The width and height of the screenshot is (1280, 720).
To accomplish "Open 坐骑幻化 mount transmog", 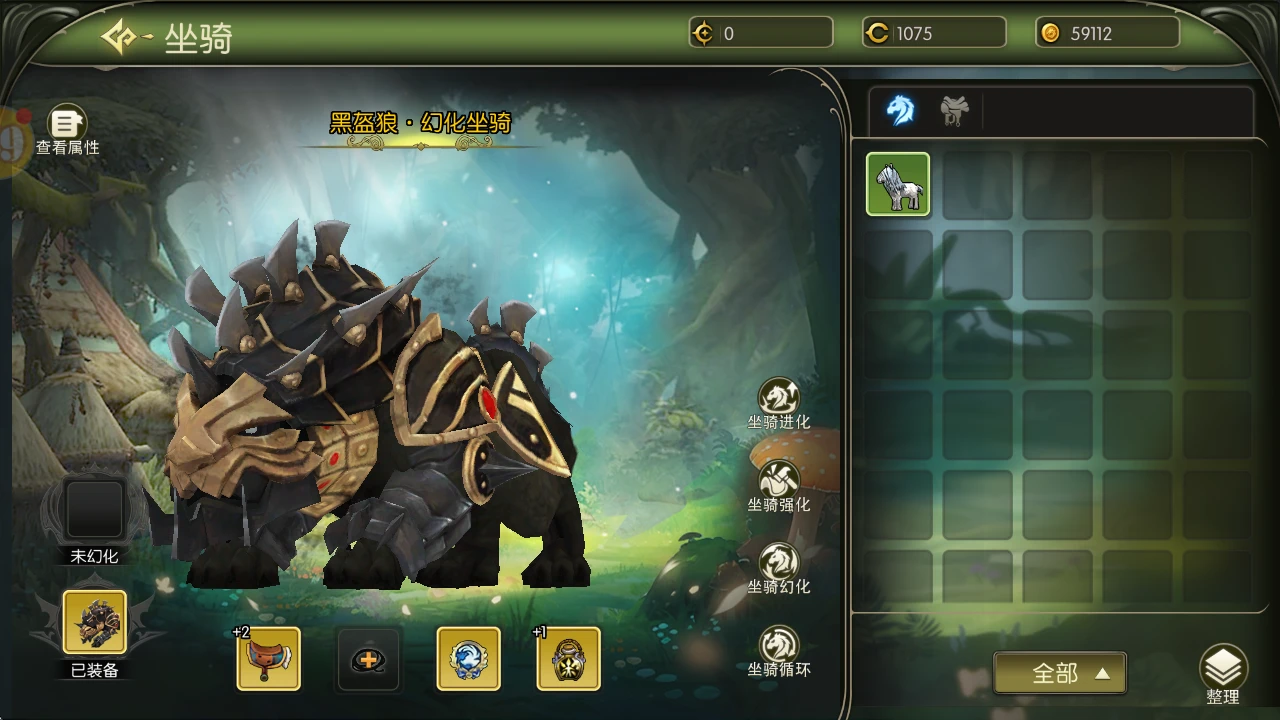I will (779, 567).
